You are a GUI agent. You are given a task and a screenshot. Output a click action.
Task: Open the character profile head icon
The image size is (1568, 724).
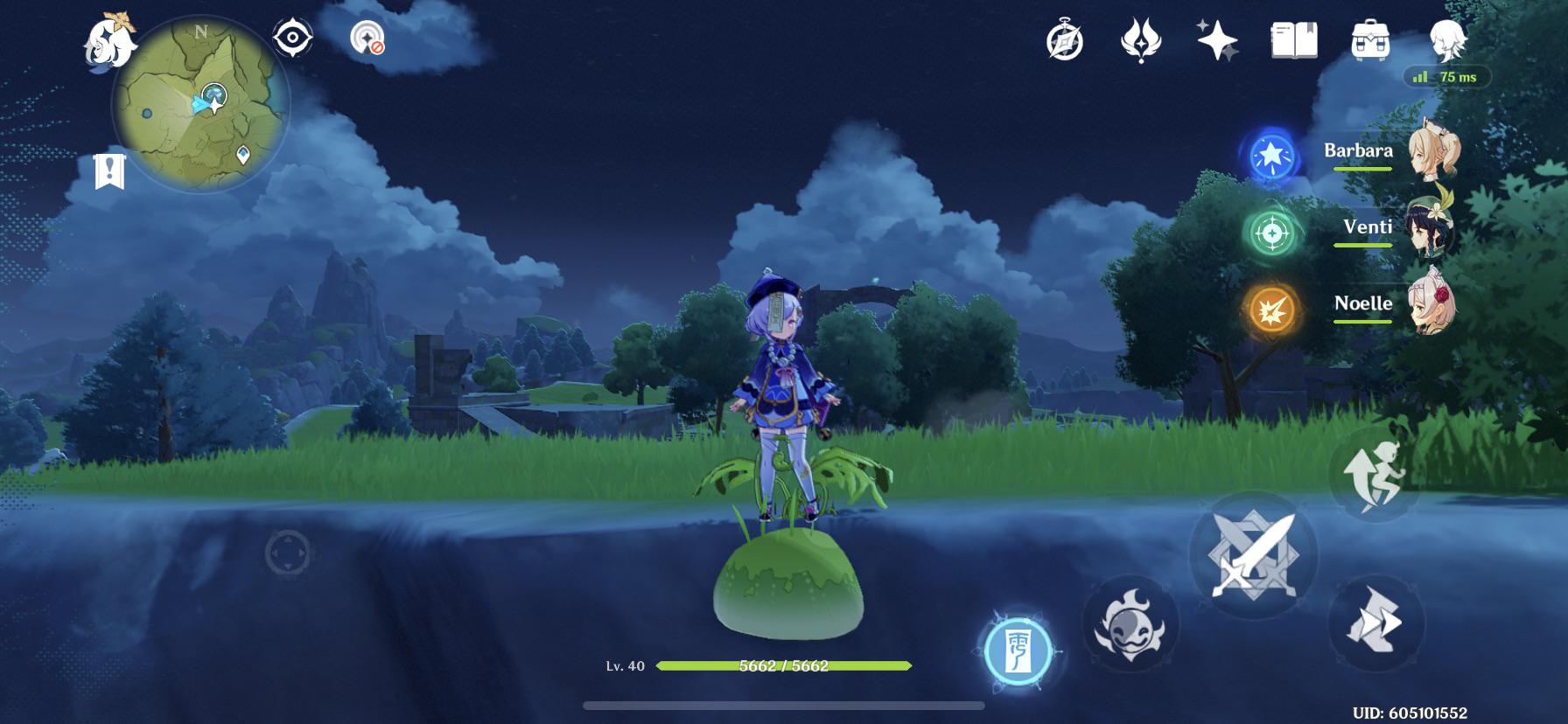pyautogui.click(x=1447, y=38)
